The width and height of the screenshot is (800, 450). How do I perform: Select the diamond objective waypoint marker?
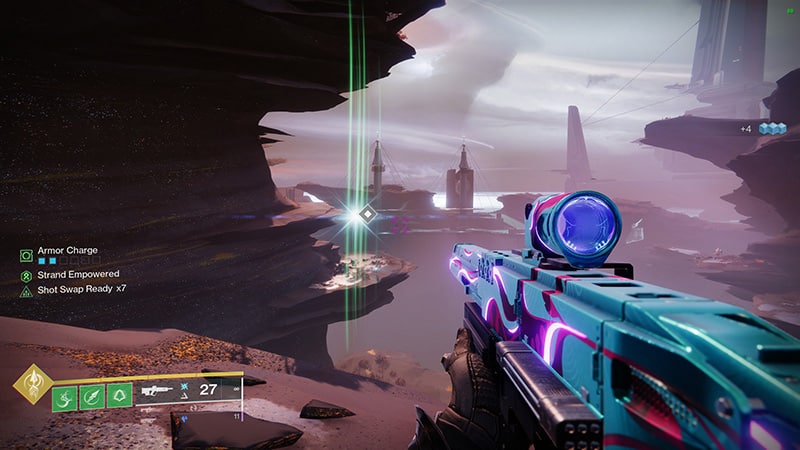[368, 213]
